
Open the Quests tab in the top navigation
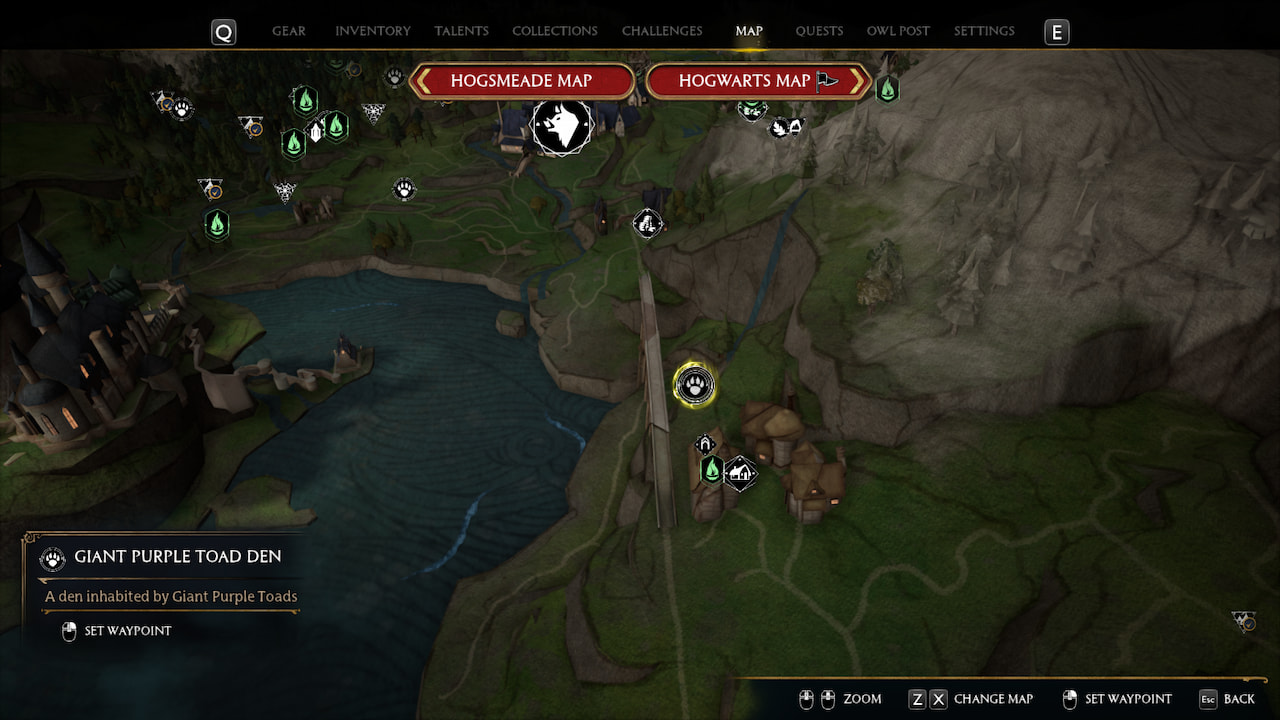coord(819,31)
